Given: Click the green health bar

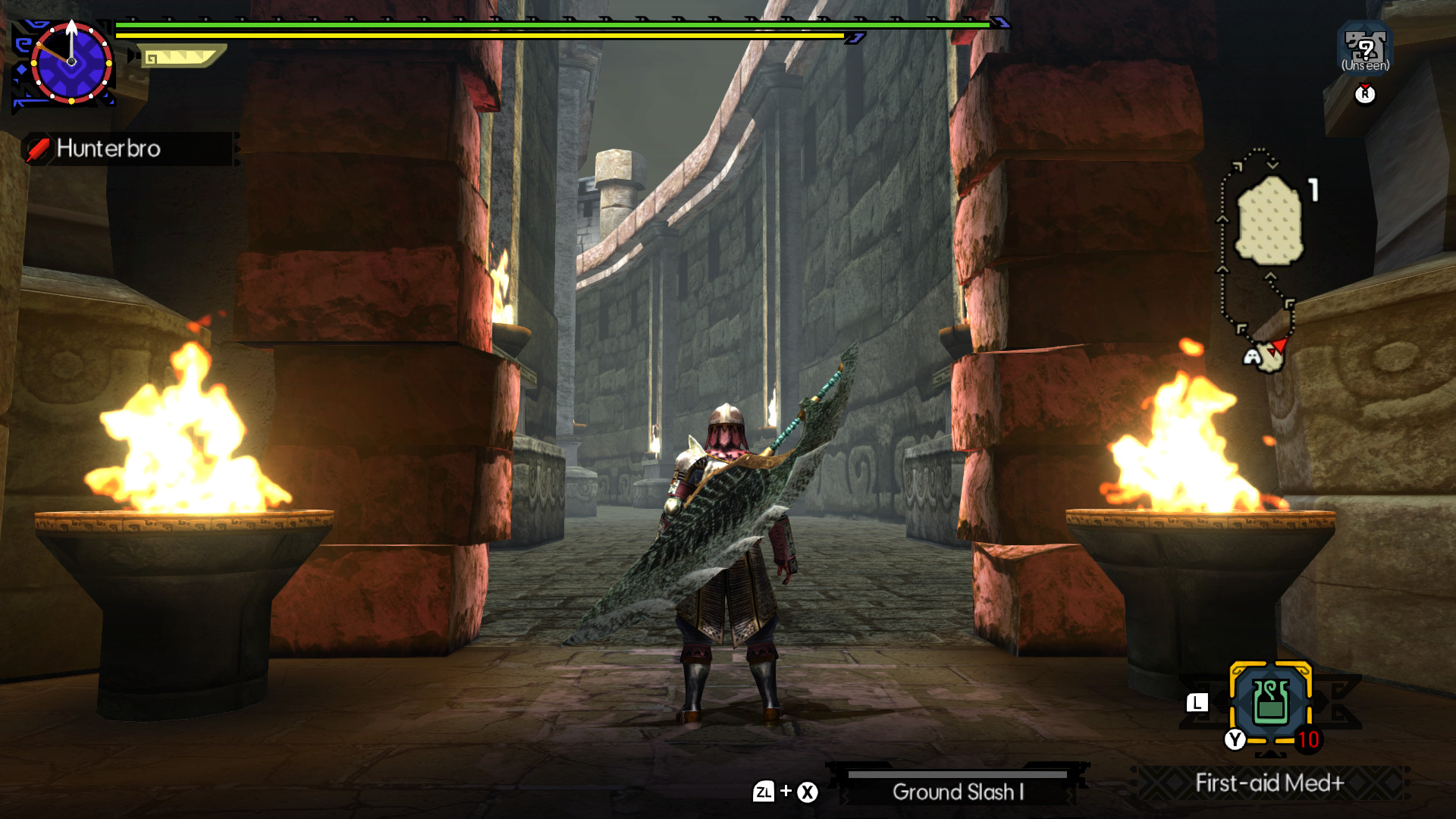Looking at the screenshot, I should click(531, 24).
